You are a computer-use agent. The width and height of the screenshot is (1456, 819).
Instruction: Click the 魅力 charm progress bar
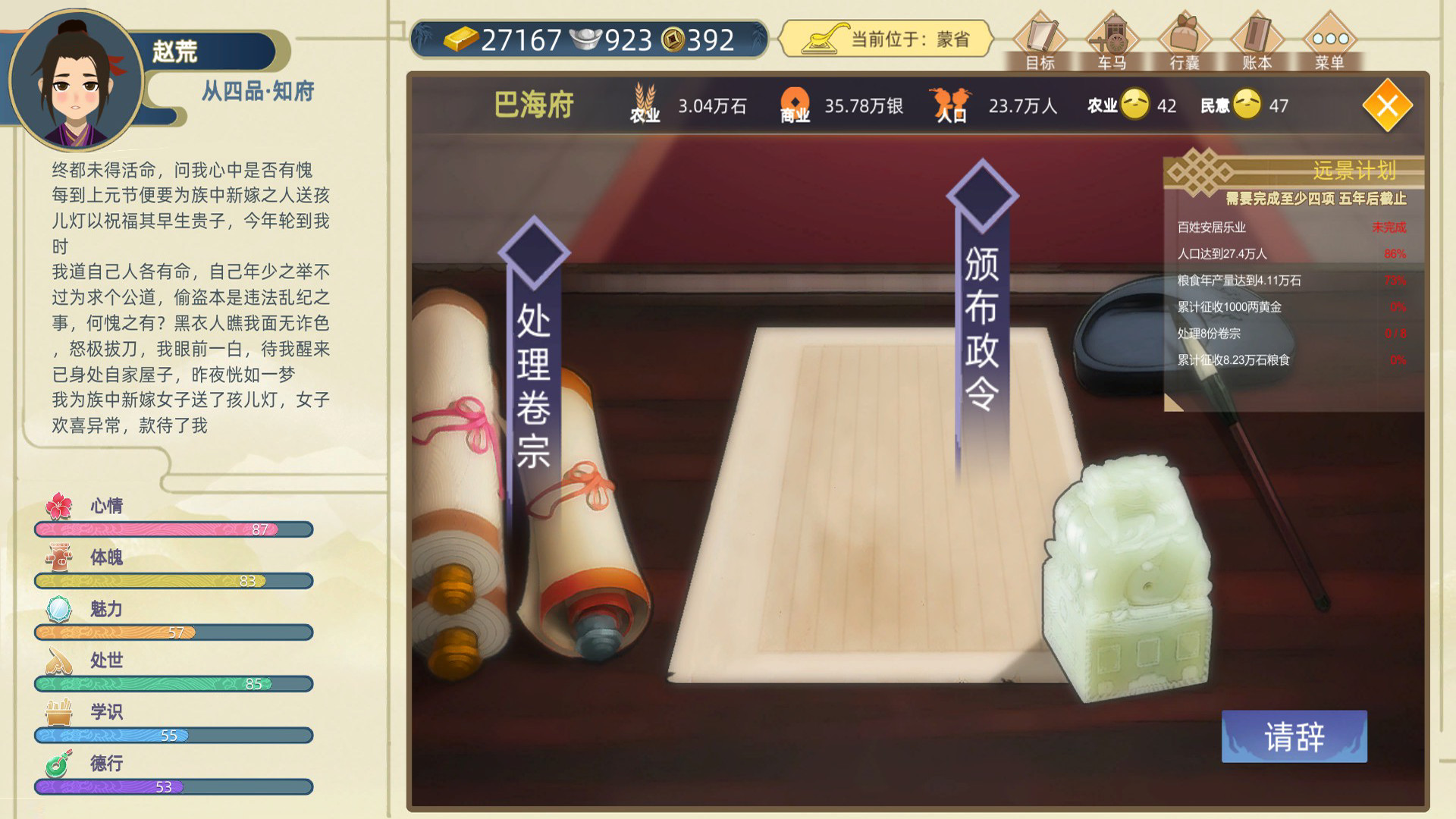pyautogui.click(x=173, y=632)
